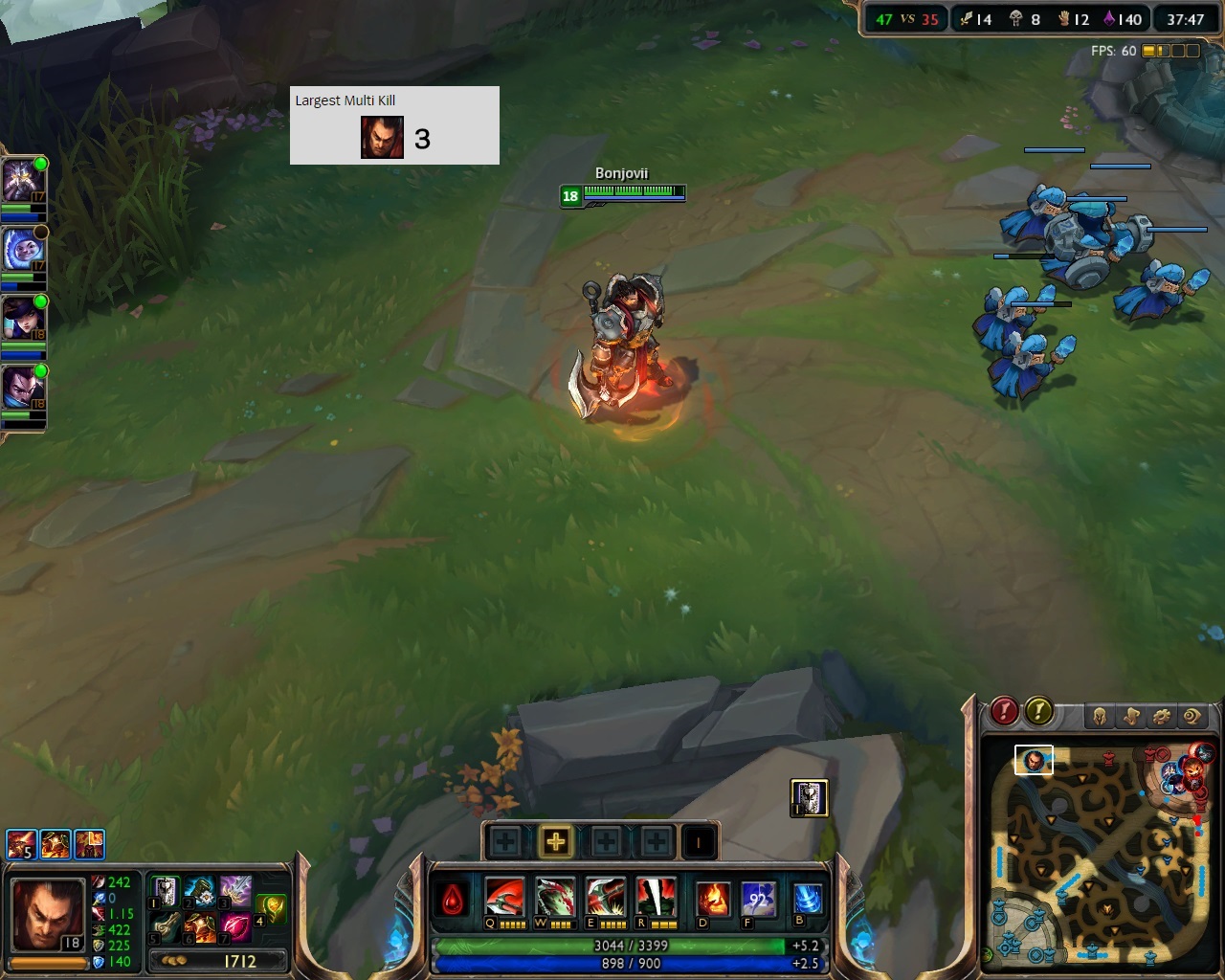1225x980 pixels.
Task: Activate the W Crippling Strike ability
Action: click(555, 899)
